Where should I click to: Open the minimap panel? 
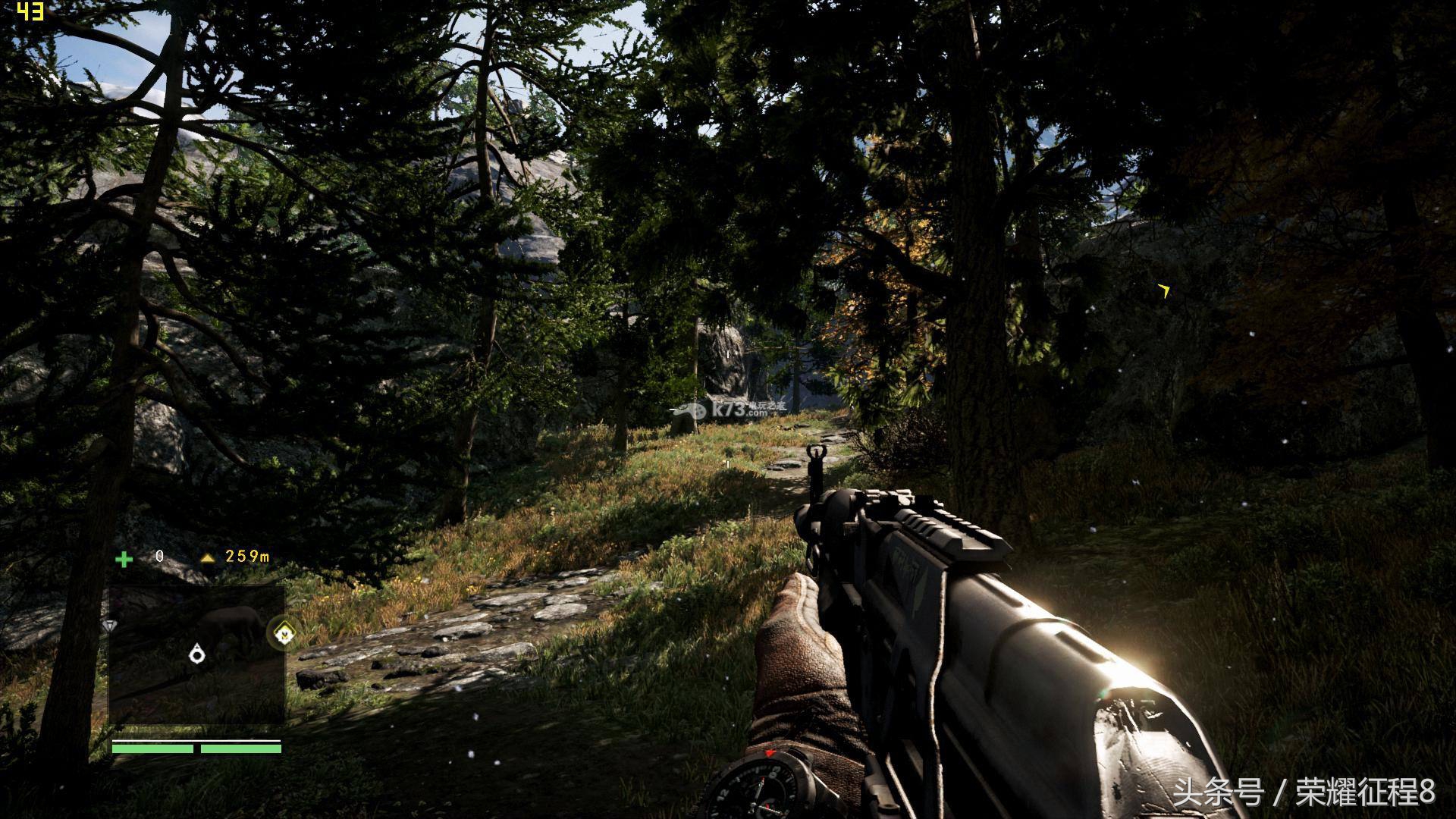(196, 654)
